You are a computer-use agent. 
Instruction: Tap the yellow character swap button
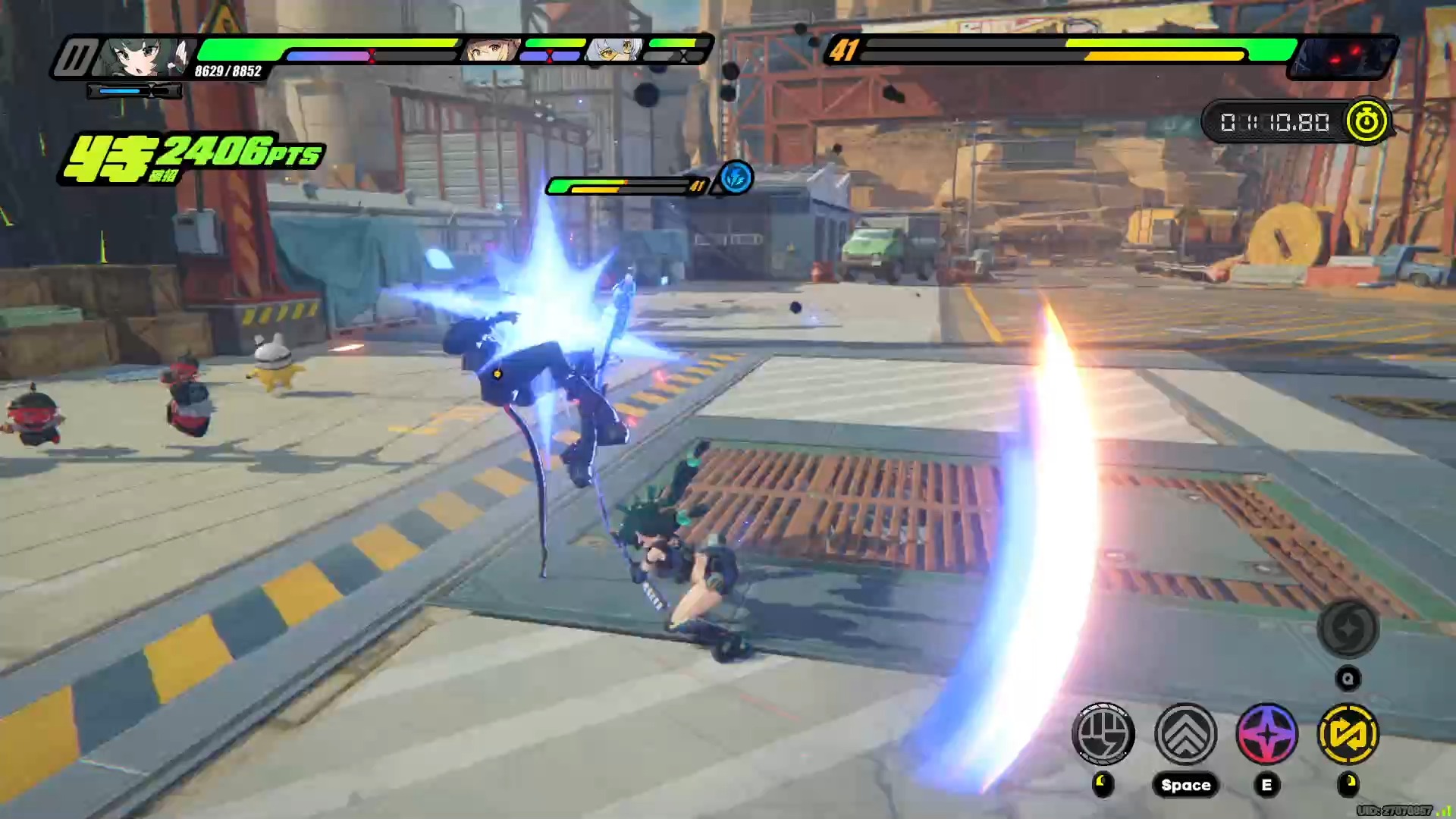pyautogui.click(x=1348, y=734)
